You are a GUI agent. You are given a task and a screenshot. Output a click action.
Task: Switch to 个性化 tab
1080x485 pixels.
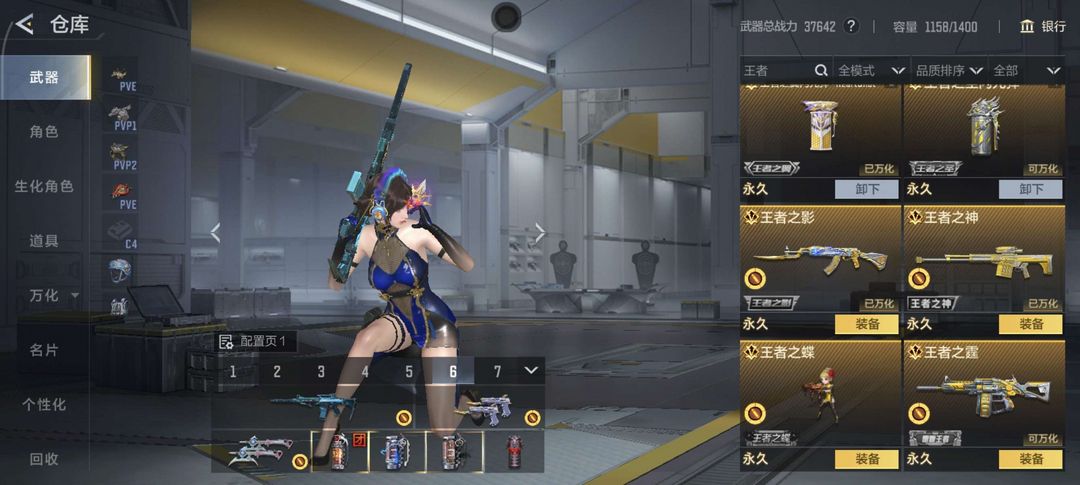pyautogui.click(x=44, y=404)
